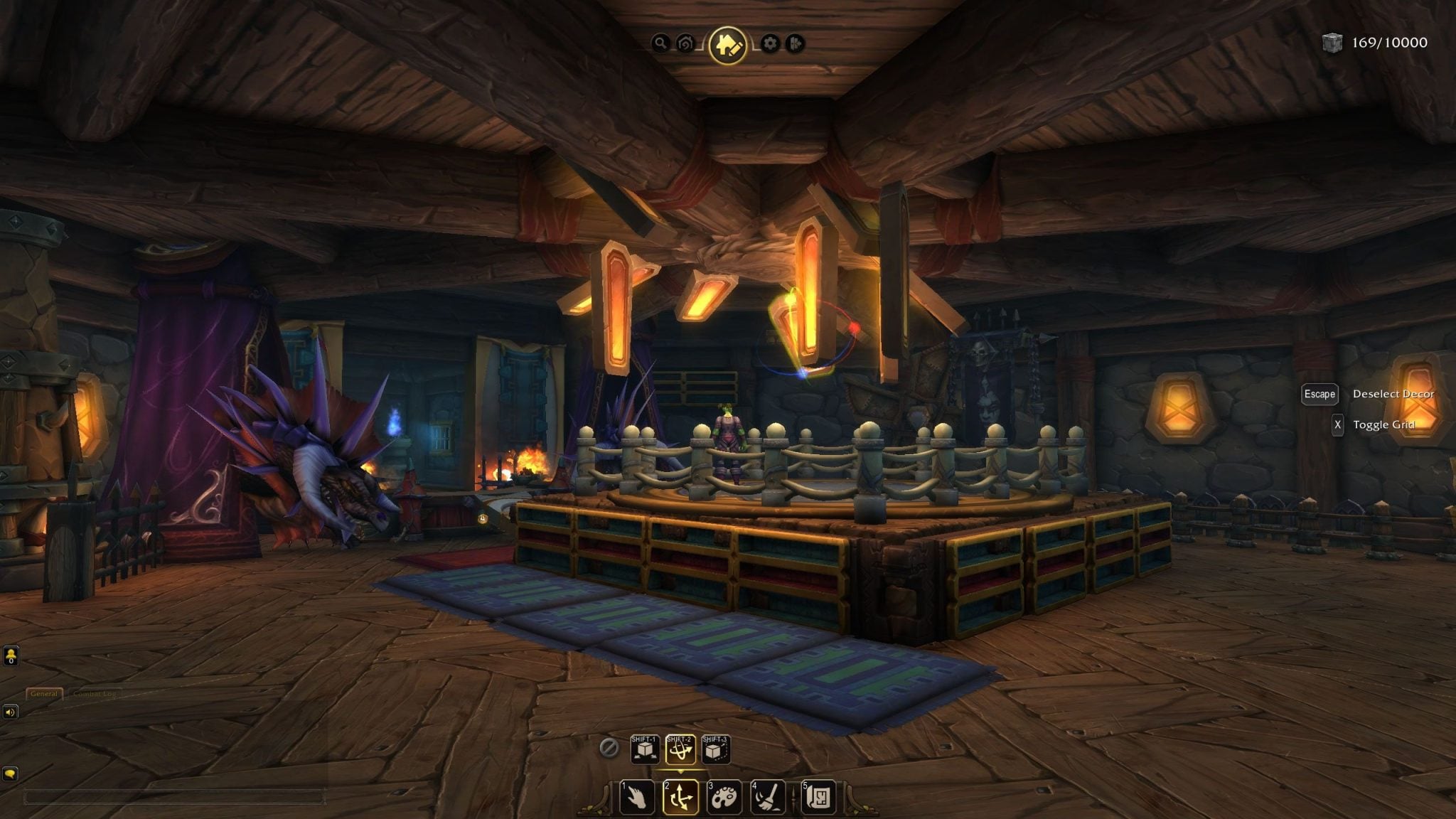Screen dimensions: 1456x819
Task: Choose the cube scale submode
Action: [x=715, y=749]
